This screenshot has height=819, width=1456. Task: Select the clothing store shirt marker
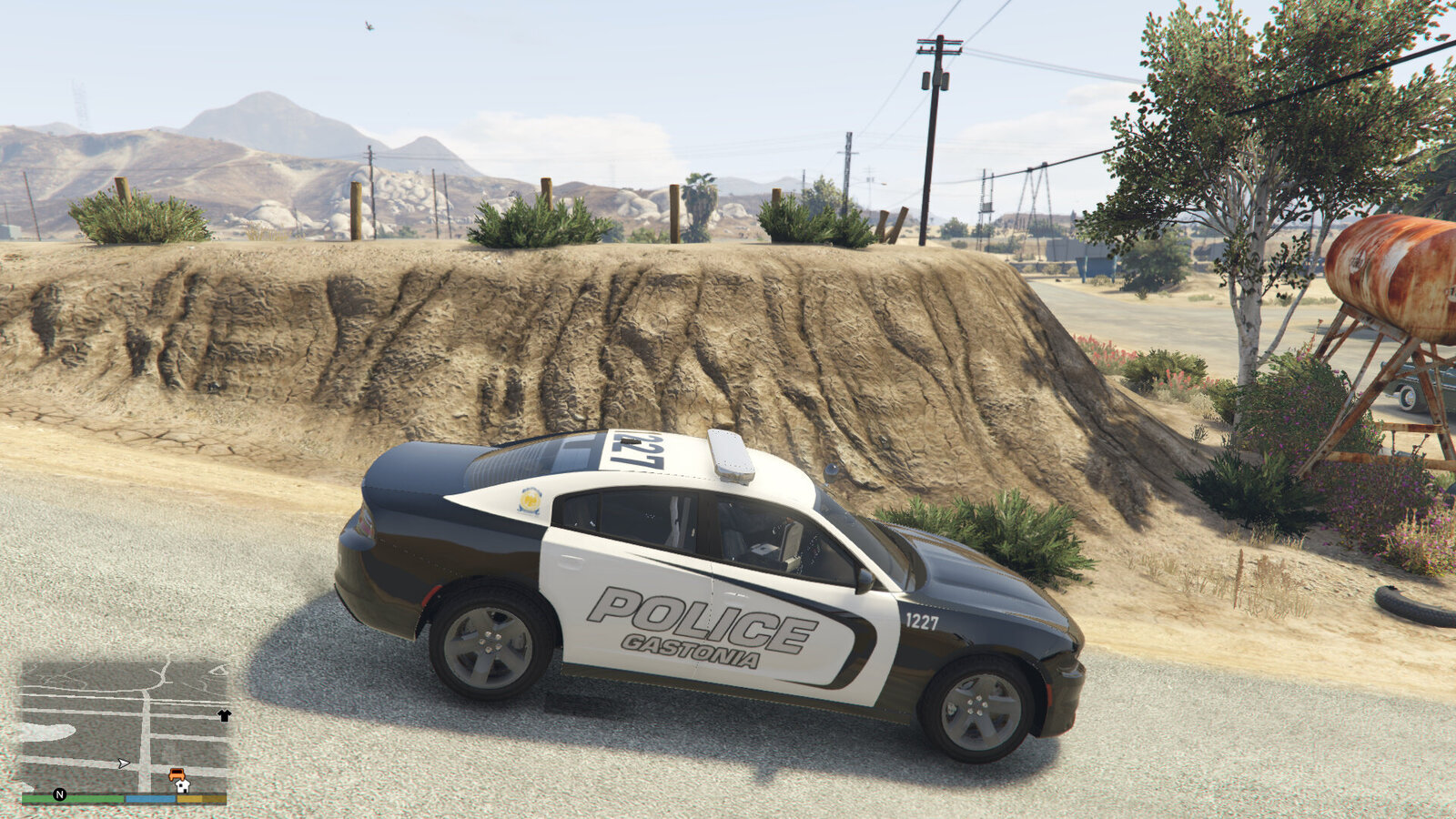(x=224, y=715)
